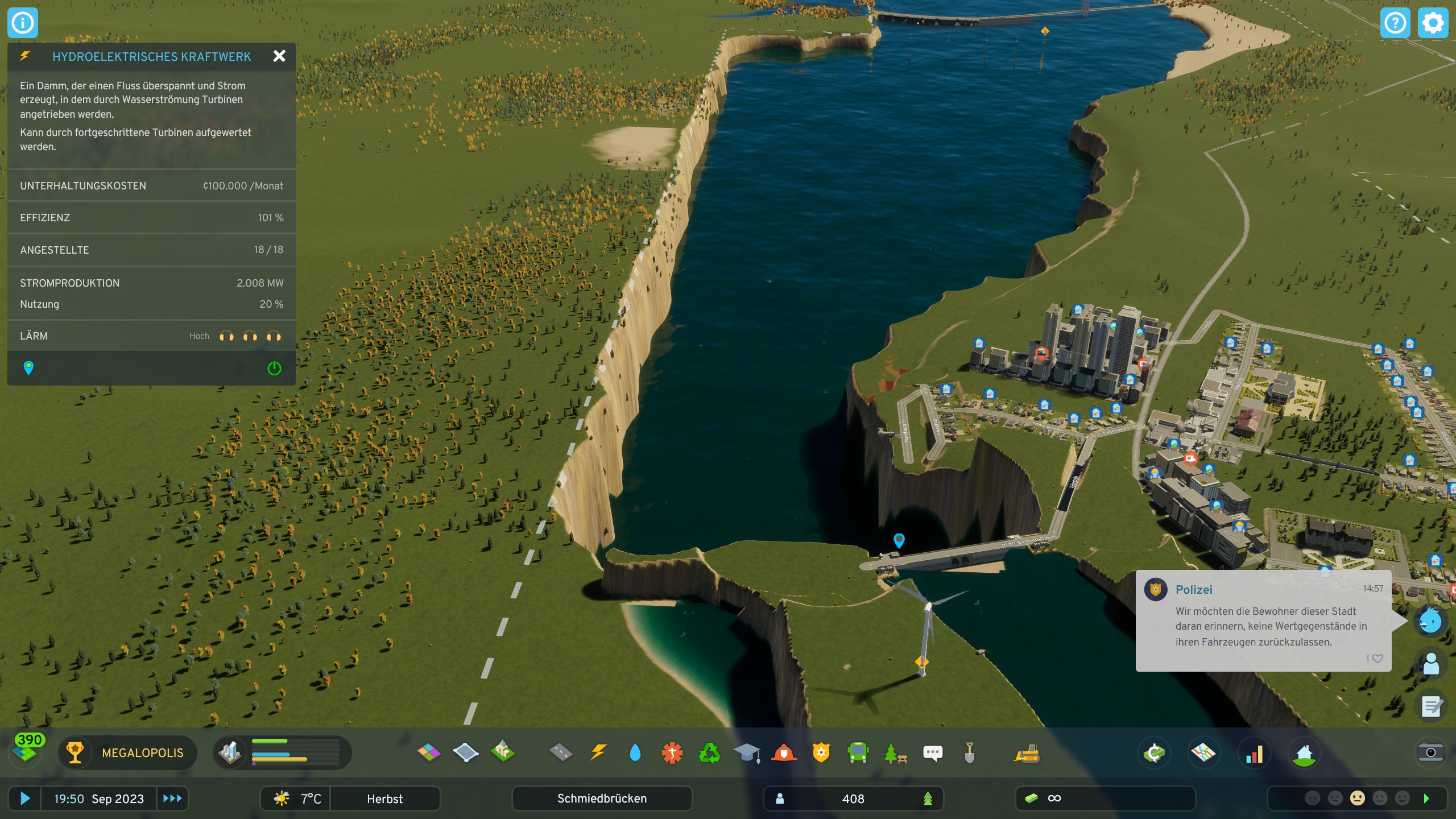Open the settings gear menu
Screen dimensions: 1456x819
pos(1433,23)
